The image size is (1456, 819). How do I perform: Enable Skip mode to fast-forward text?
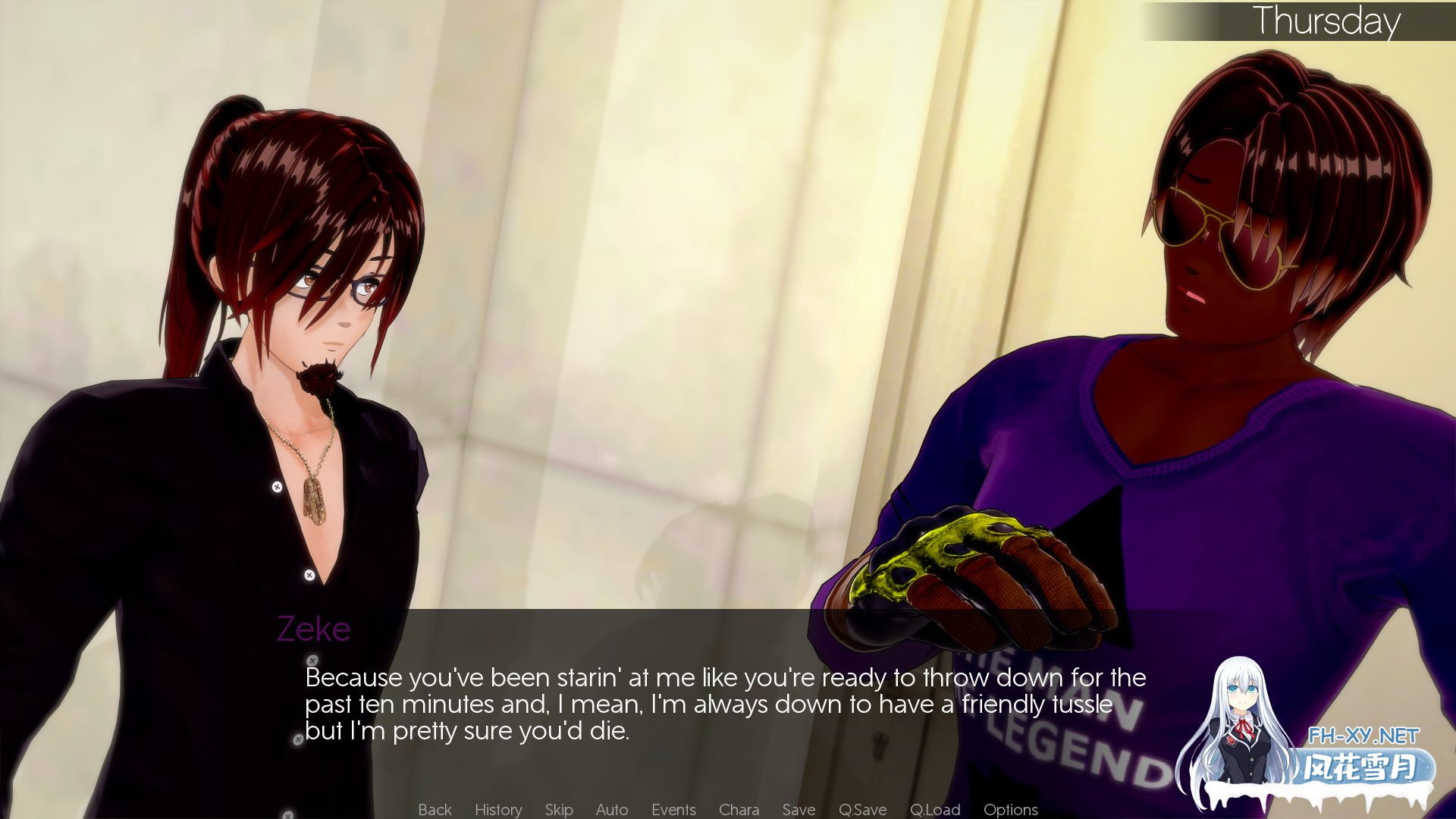557,809
